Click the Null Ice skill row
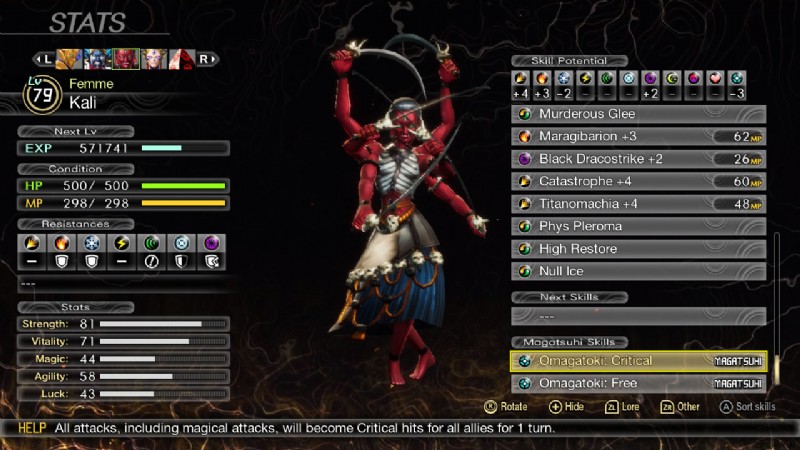This screenshot has height=450, width=800. tap(640, 271)
